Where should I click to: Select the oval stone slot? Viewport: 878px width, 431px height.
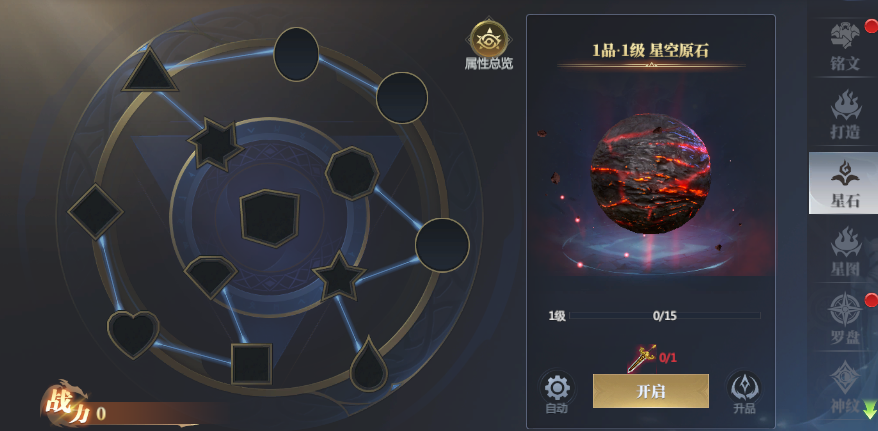(296, 54)
